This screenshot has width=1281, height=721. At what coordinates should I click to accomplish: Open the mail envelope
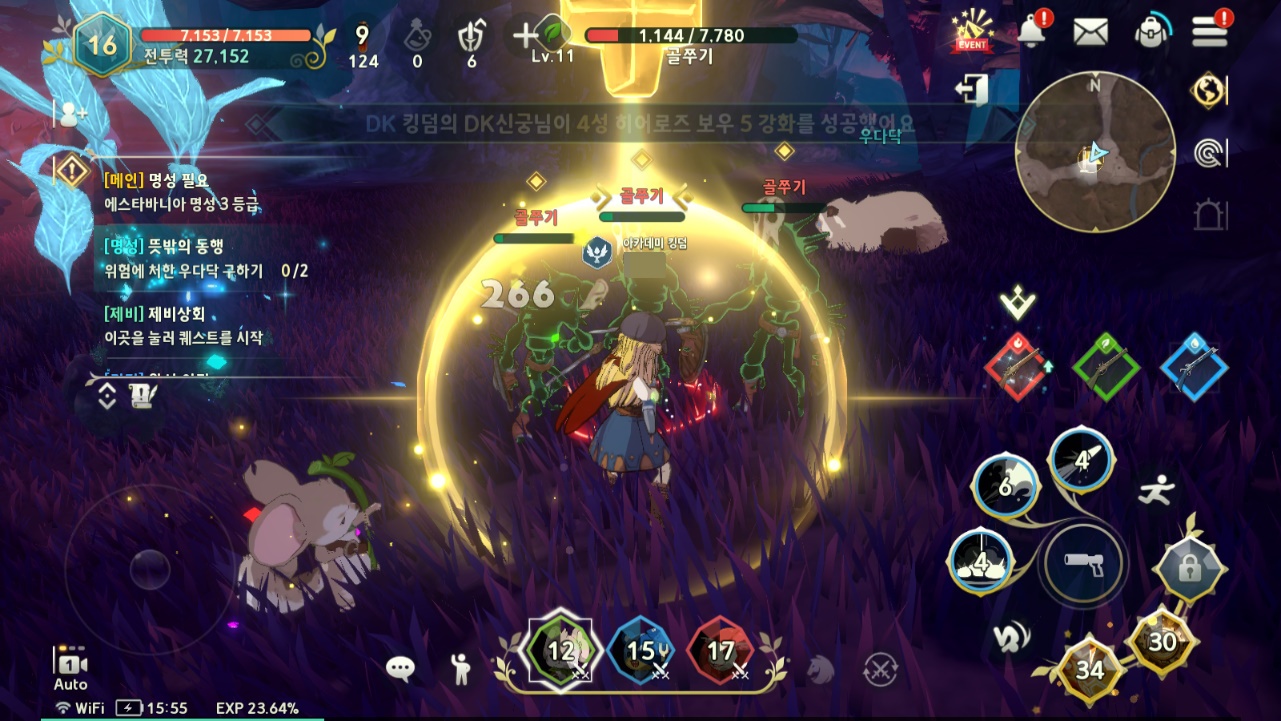[x=1090, y=32]
